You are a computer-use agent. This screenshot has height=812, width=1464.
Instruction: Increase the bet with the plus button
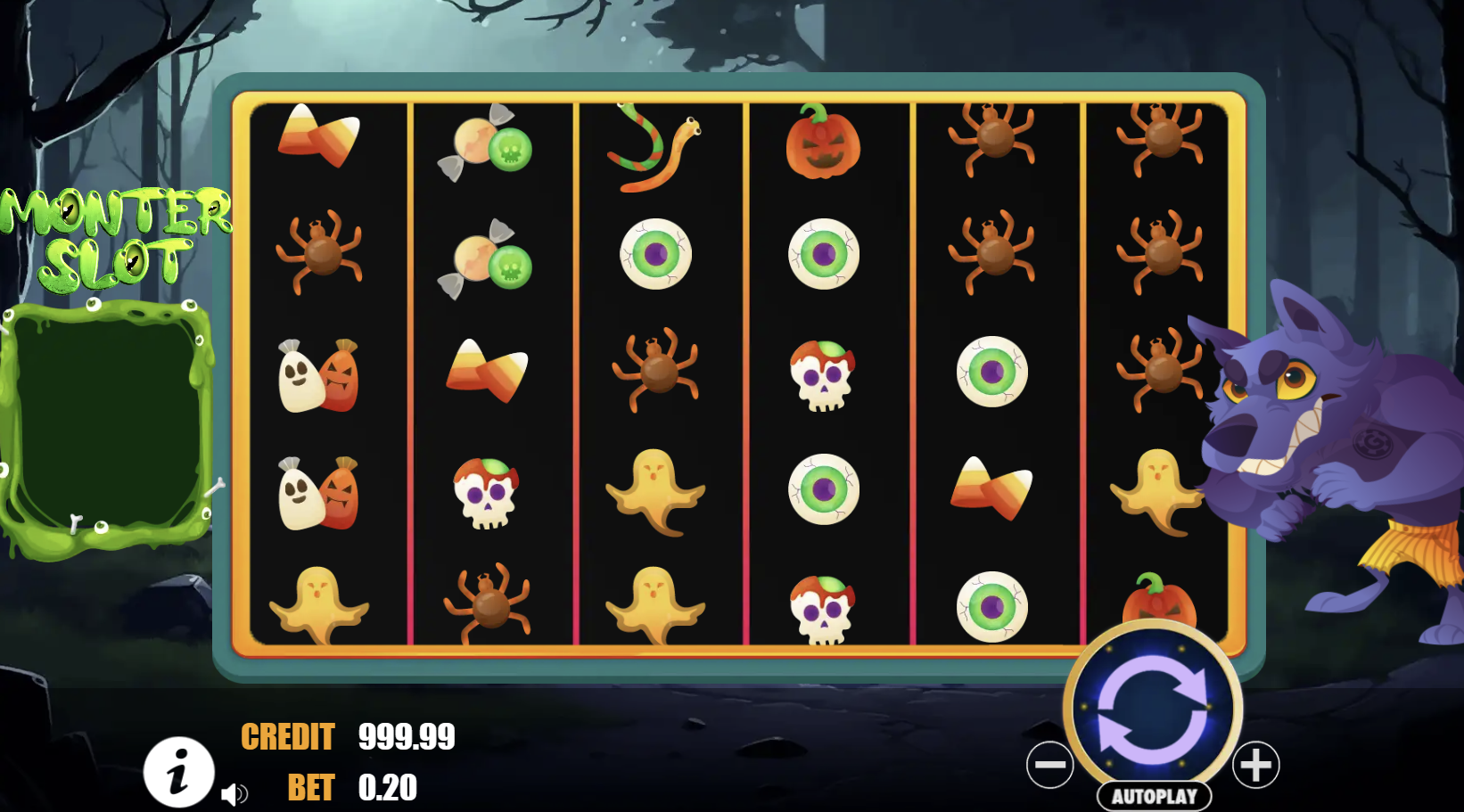pos(1256,765)
